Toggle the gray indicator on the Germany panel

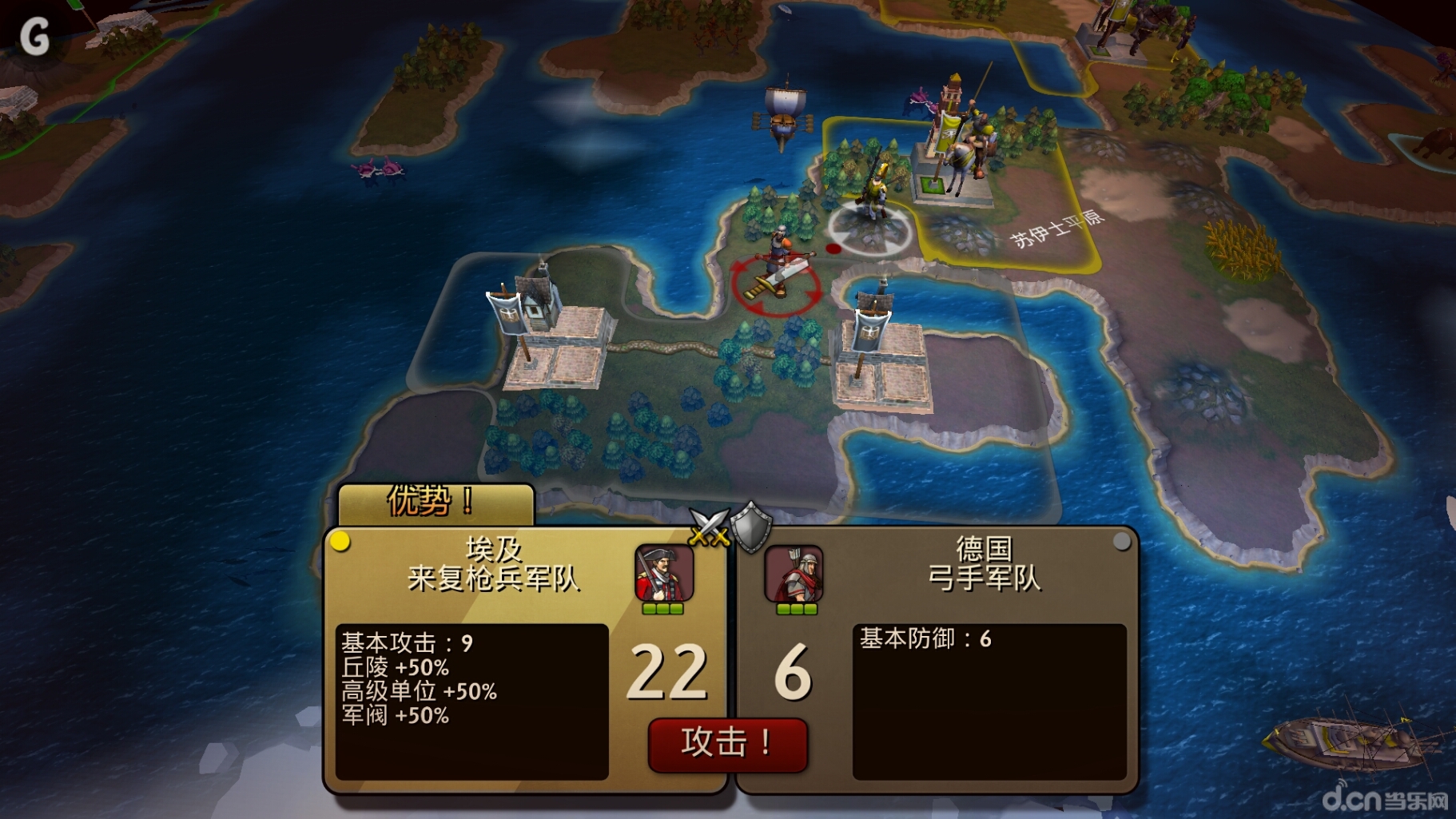point(1123,541)
